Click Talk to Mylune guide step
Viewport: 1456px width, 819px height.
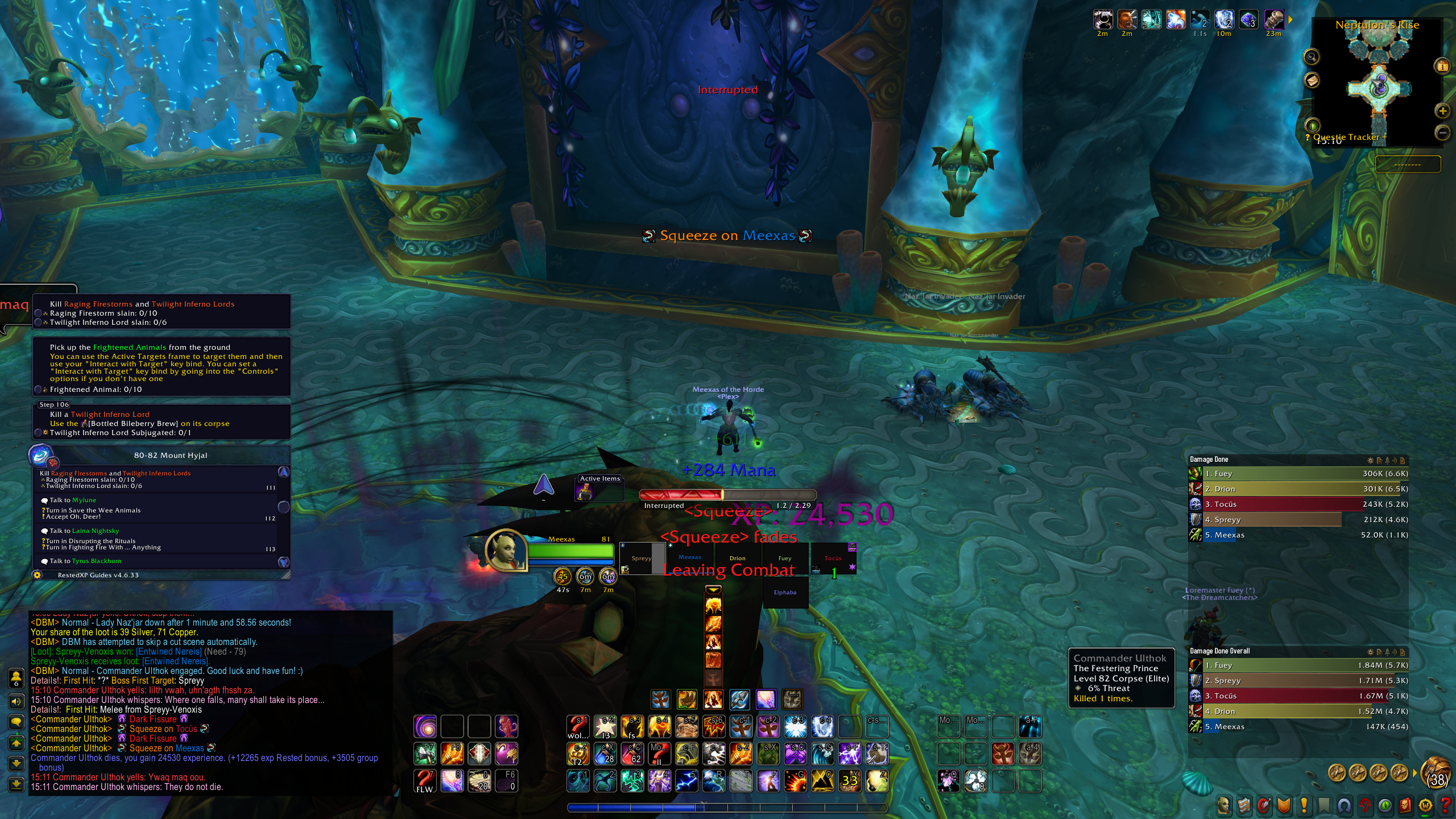click(73, 500)
